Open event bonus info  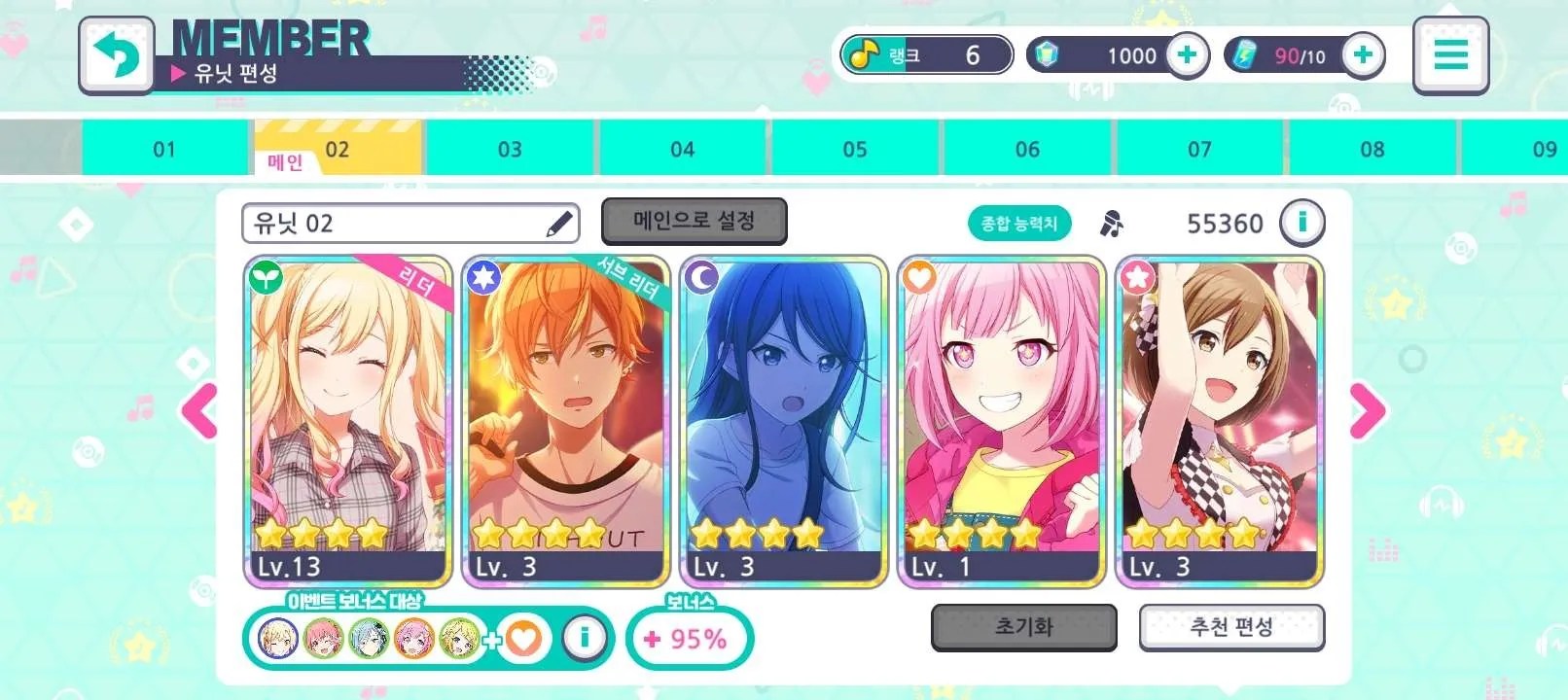585,638
